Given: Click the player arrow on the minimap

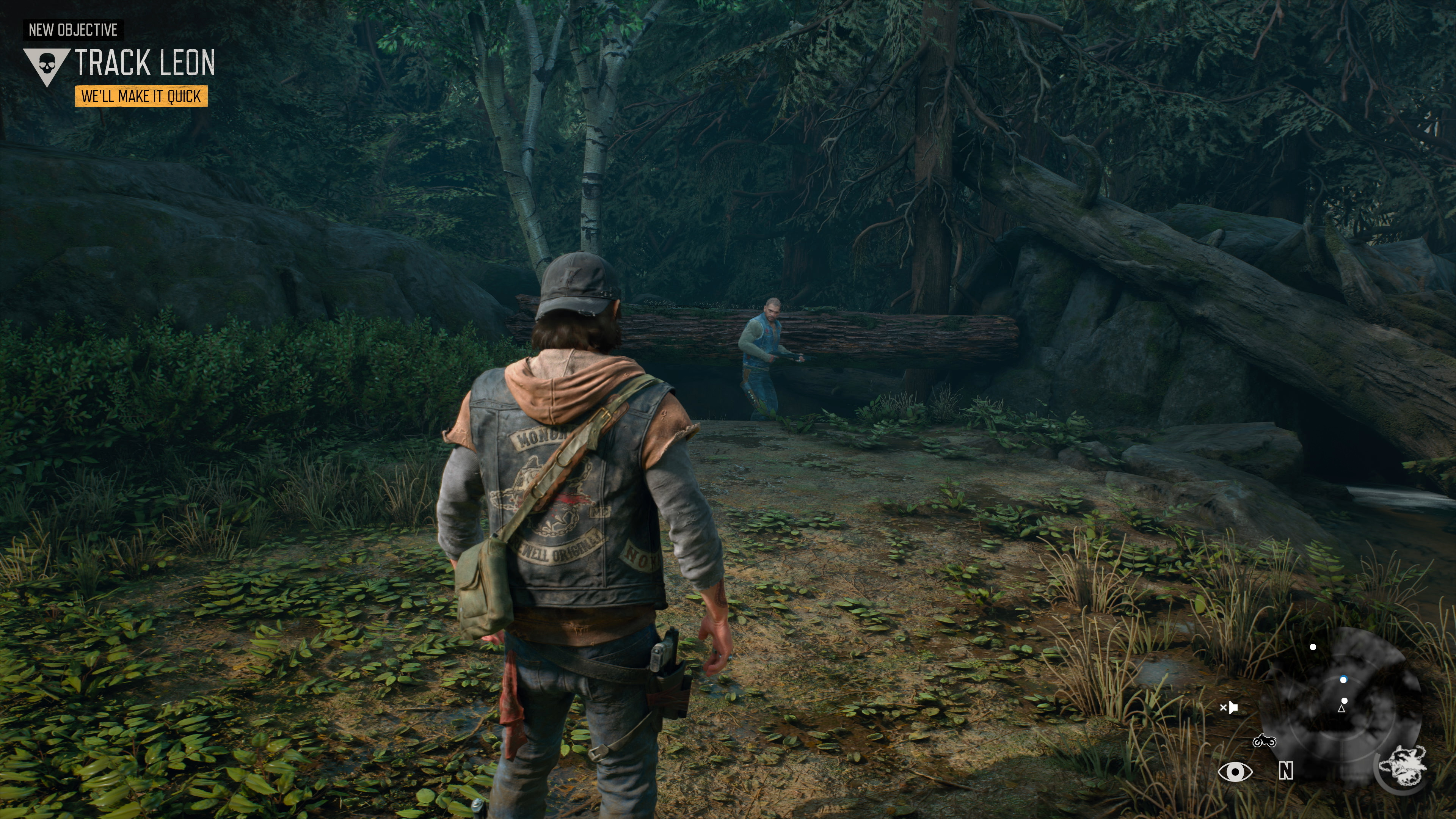Looking at the screenshot, I should click(x=1341, y=709).
